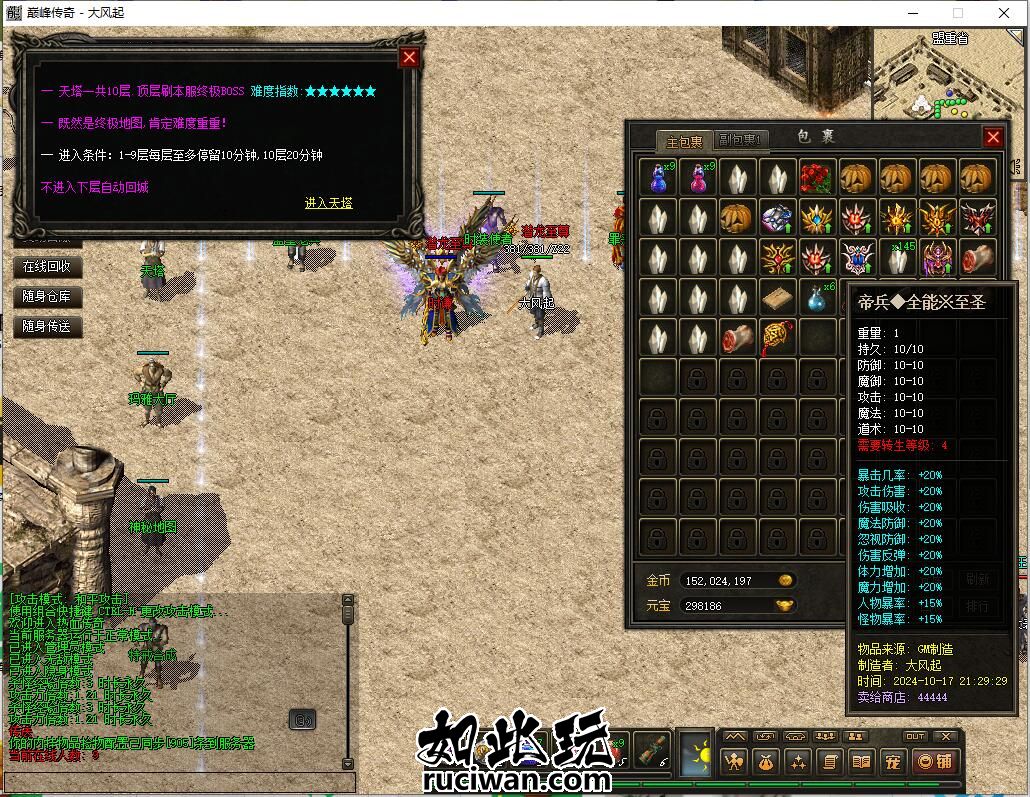Select the 主包裹 tab
Screen dimensions: 1030x797
coord(685,140)
